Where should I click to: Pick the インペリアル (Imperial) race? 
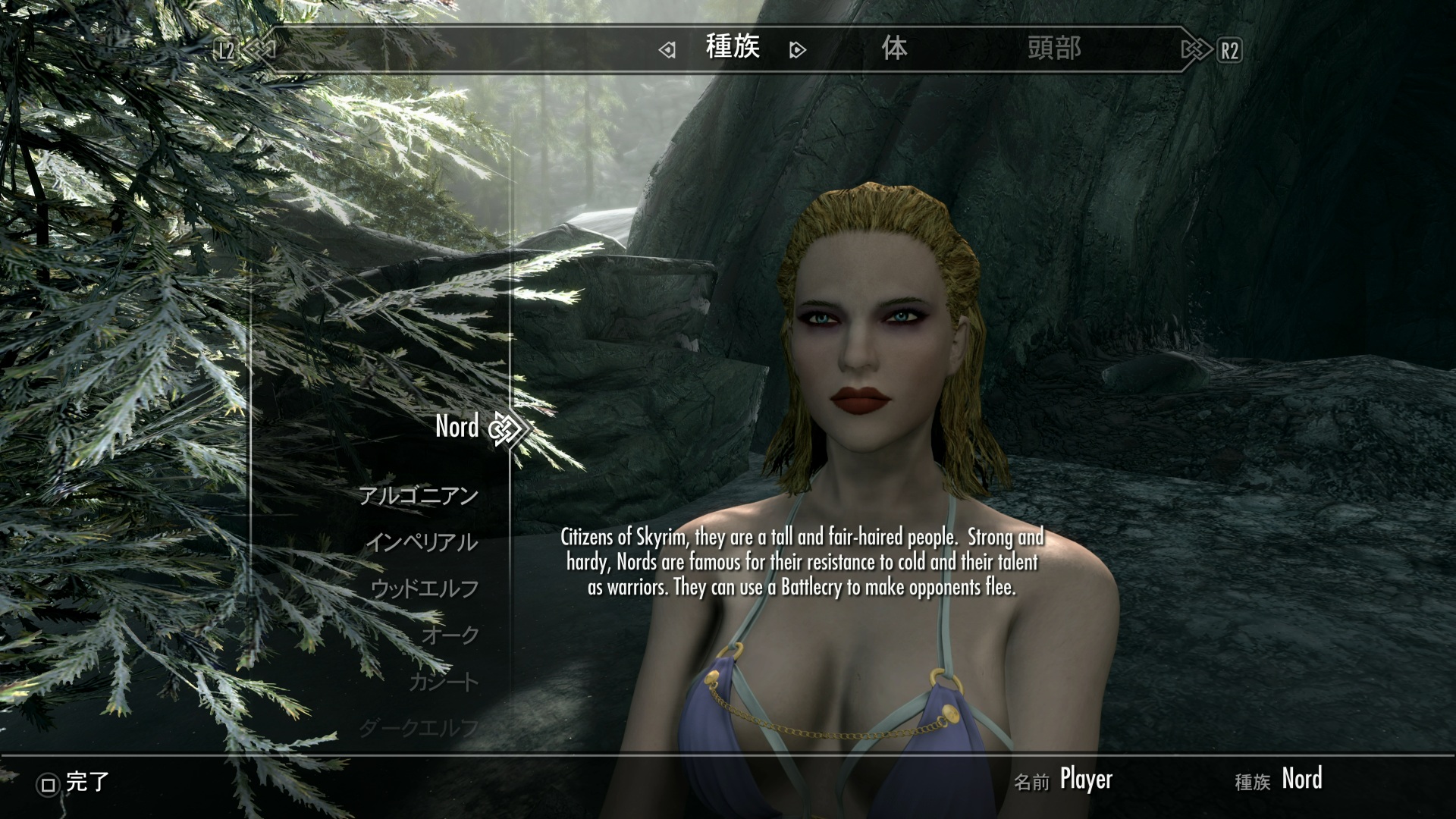point(422,542)
